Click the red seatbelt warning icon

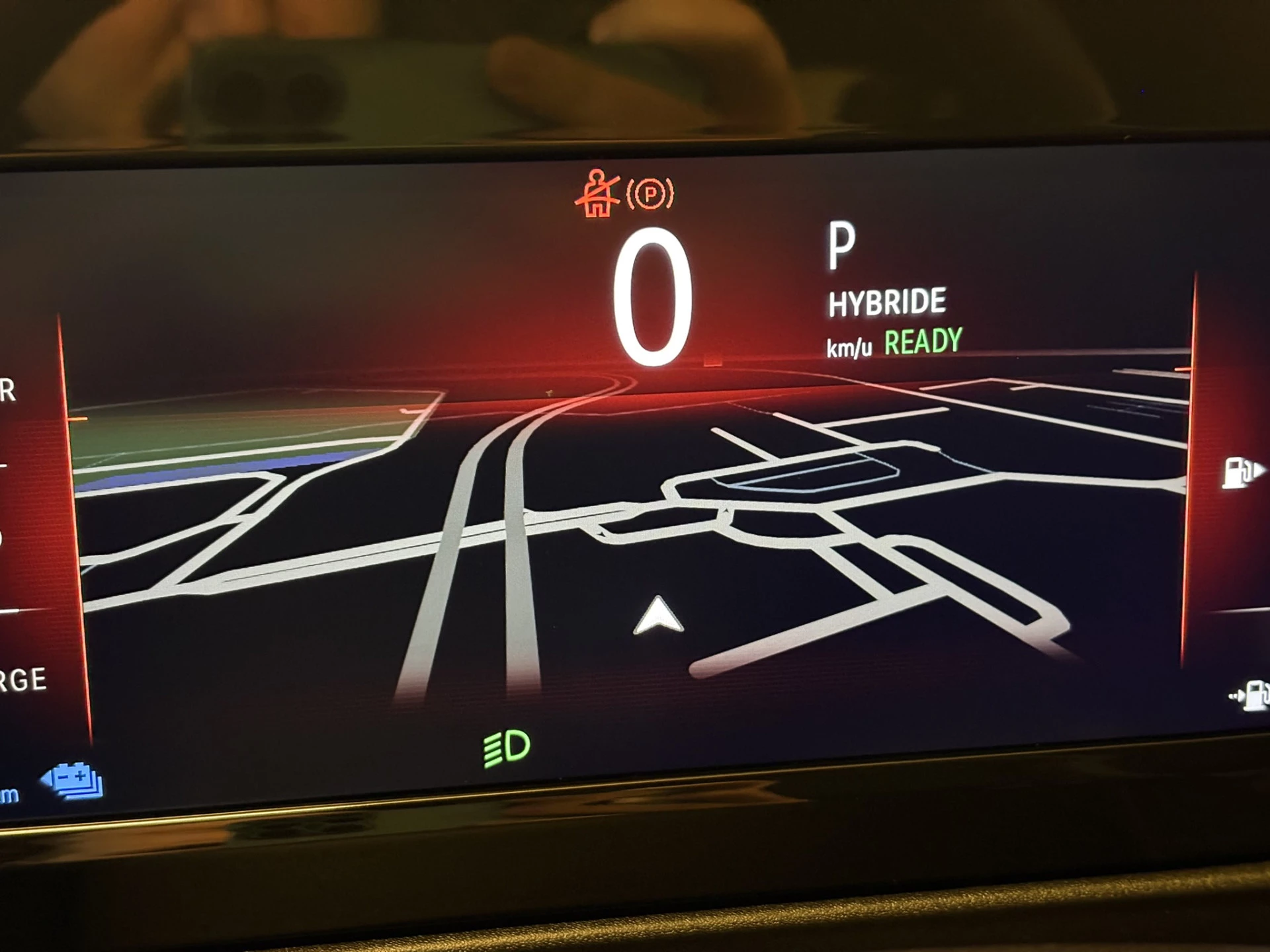pyautogui.click(x=596, y=194)
